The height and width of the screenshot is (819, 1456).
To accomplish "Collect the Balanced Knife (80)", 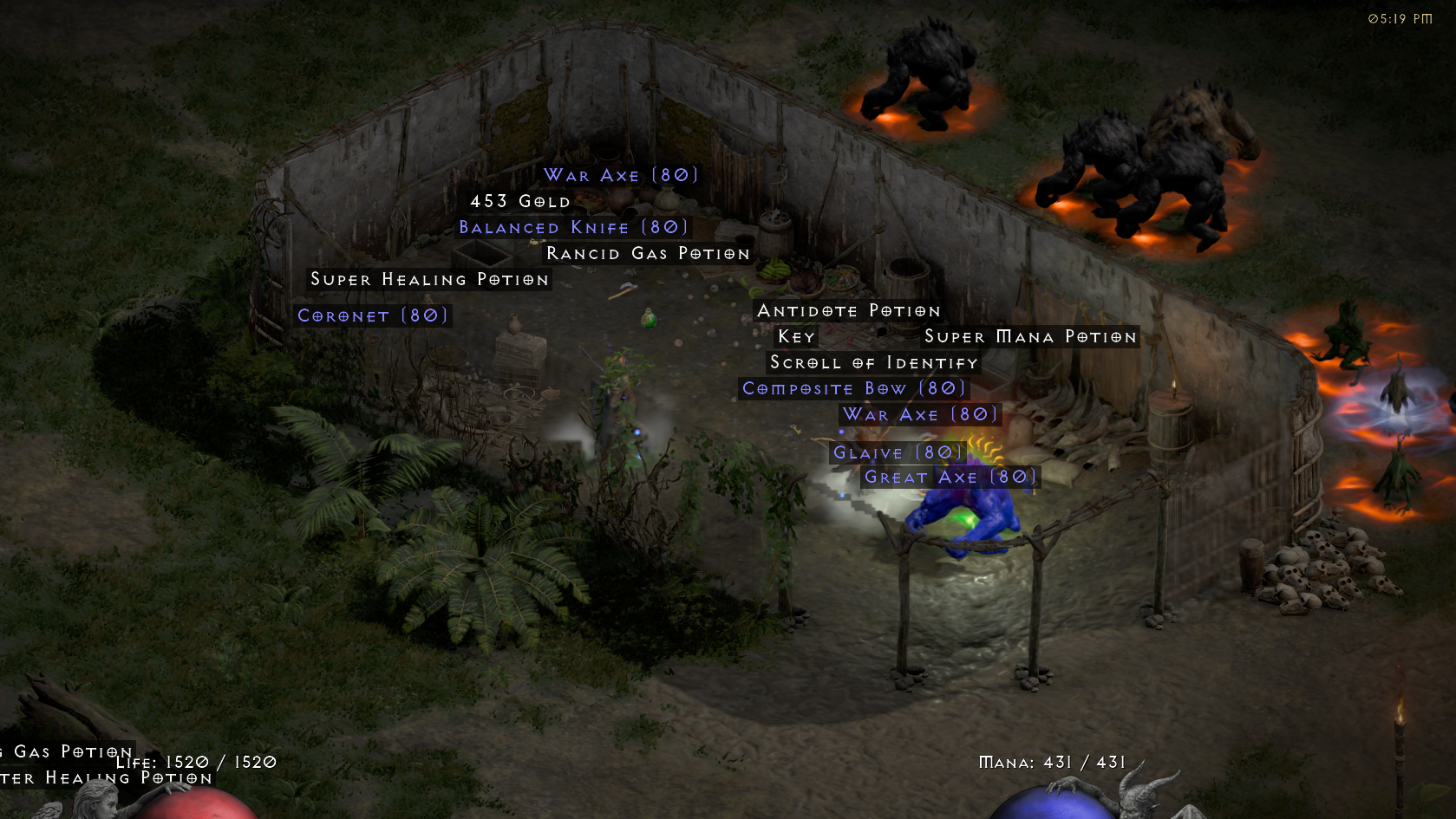I will tap(572, 227).
